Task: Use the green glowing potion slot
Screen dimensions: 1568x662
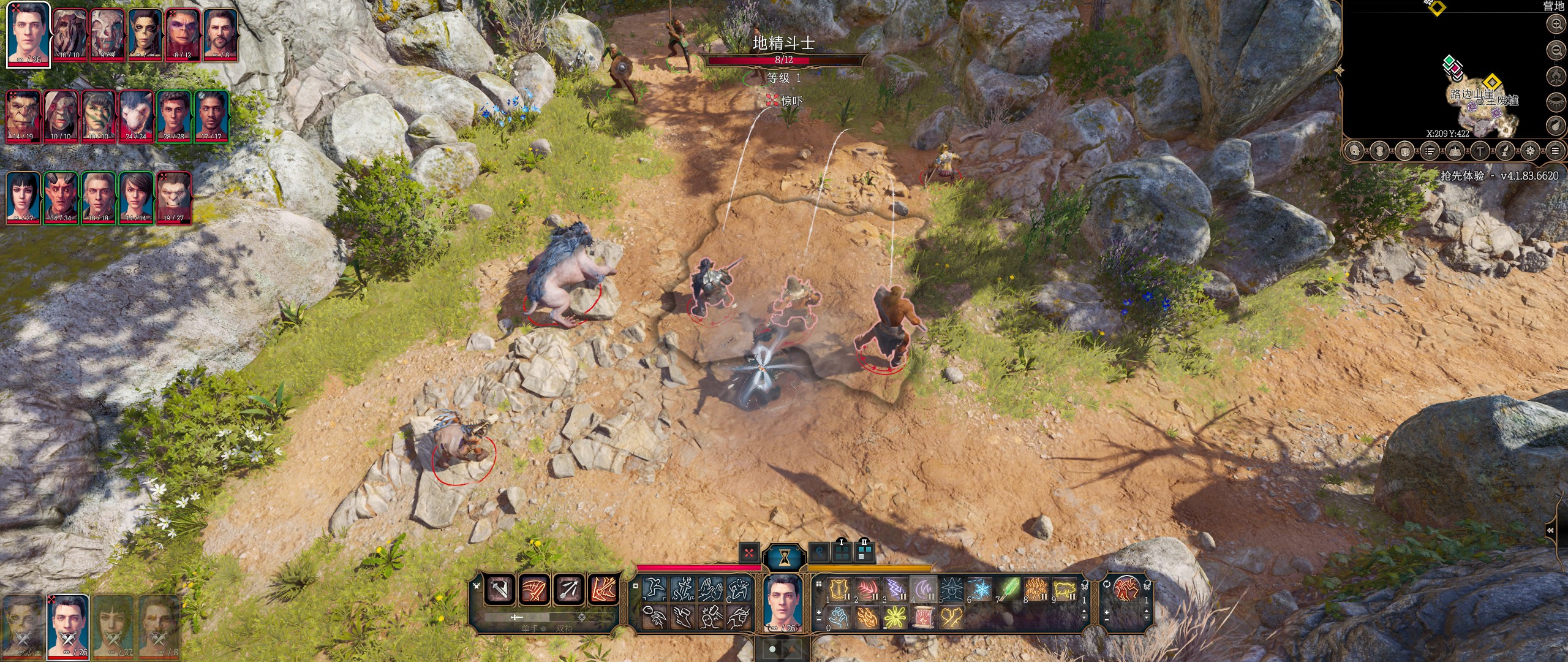Action: (x=1009, y=590)
